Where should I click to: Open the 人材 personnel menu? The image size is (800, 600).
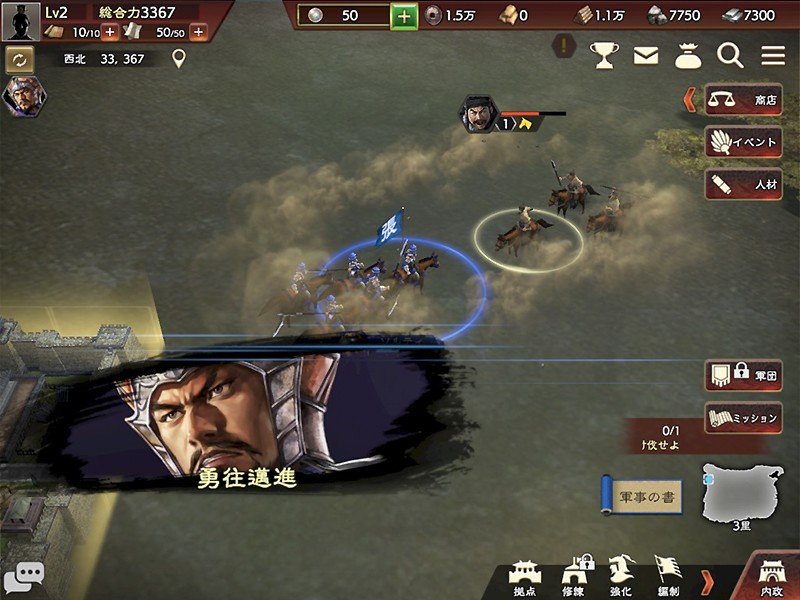pyautogui.click(x=744, y=185)
